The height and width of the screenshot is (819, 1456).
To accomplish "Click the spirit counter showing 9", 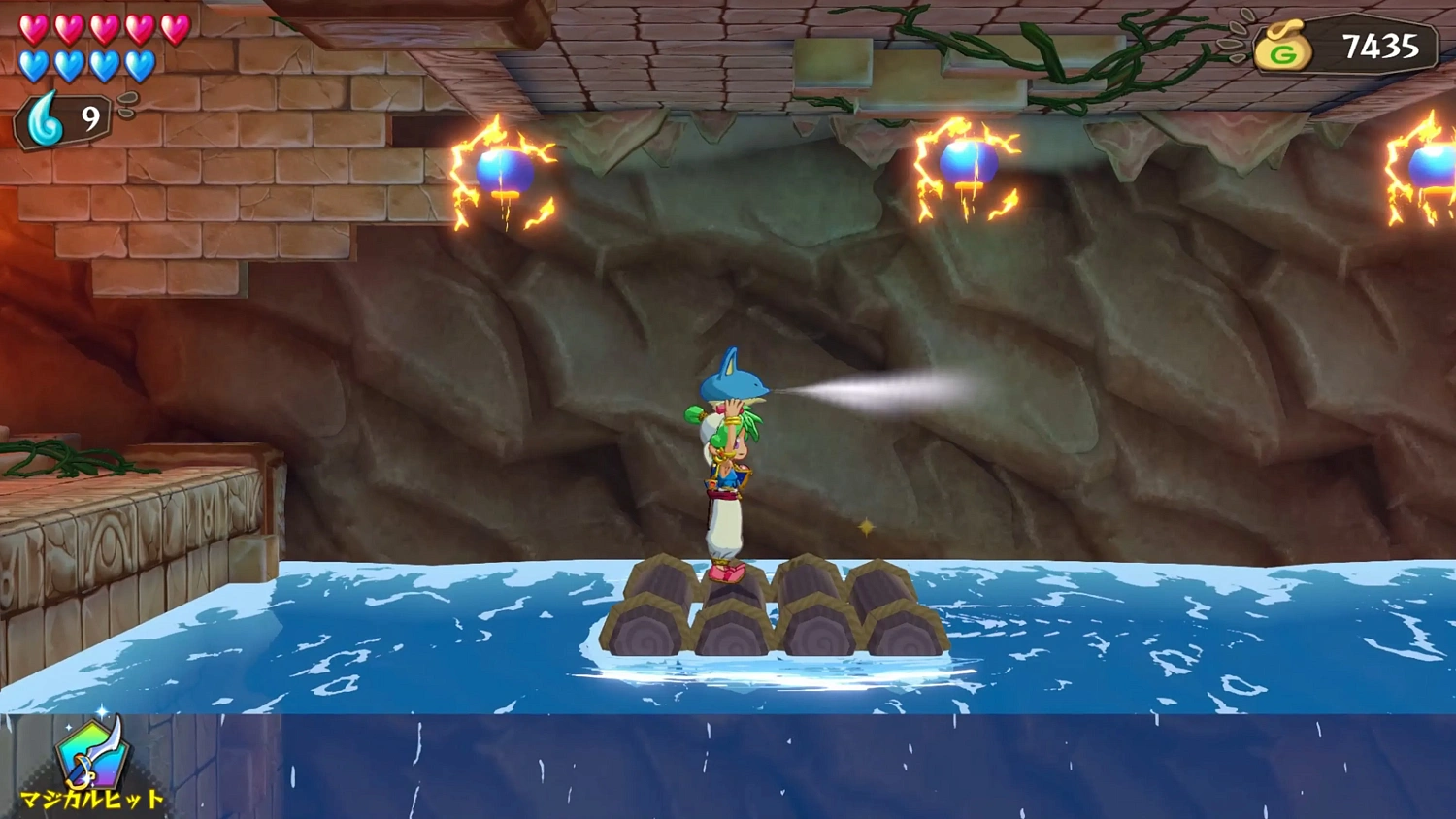I will (89, 120).
